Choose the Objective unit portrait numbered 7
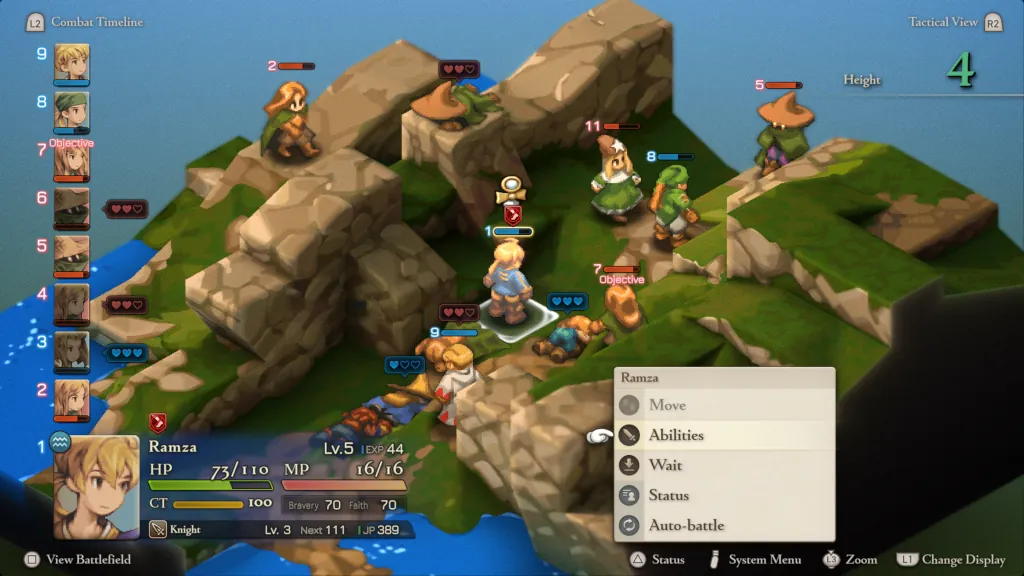Image resolution: width=1024 pixels, height=576 pixels. [x=72, y=162]
